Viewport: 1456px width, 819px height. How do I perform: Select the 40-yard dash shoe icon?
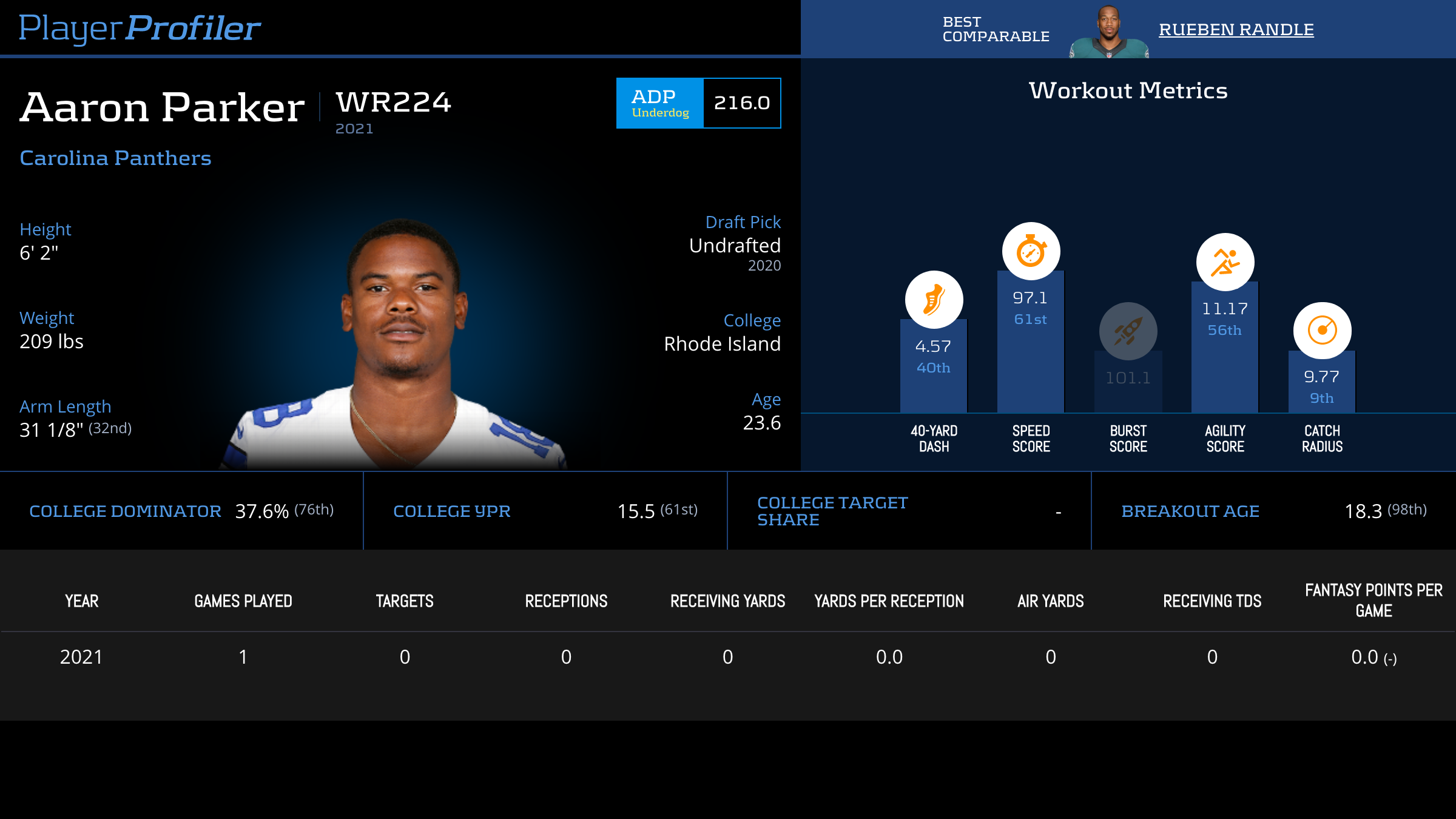click(934, 300)
